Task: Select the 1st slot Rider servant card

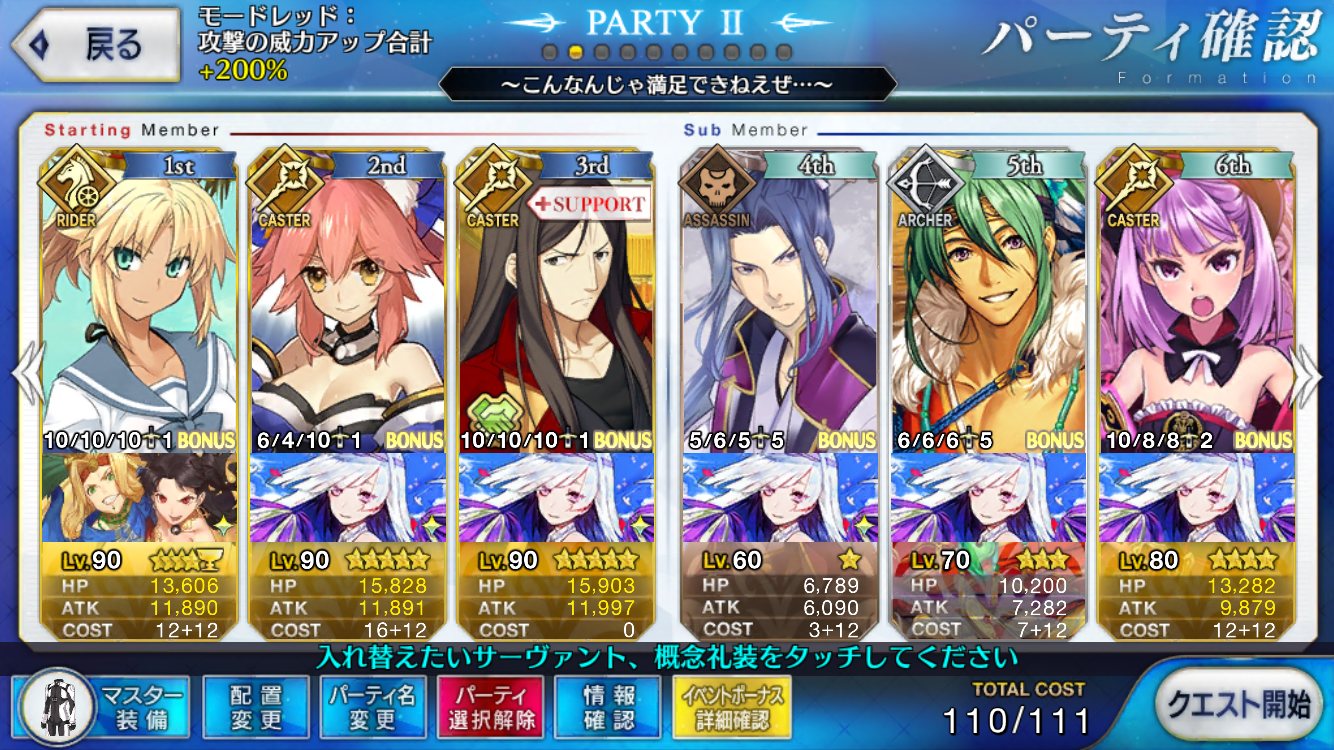Action: coord(140,300)
